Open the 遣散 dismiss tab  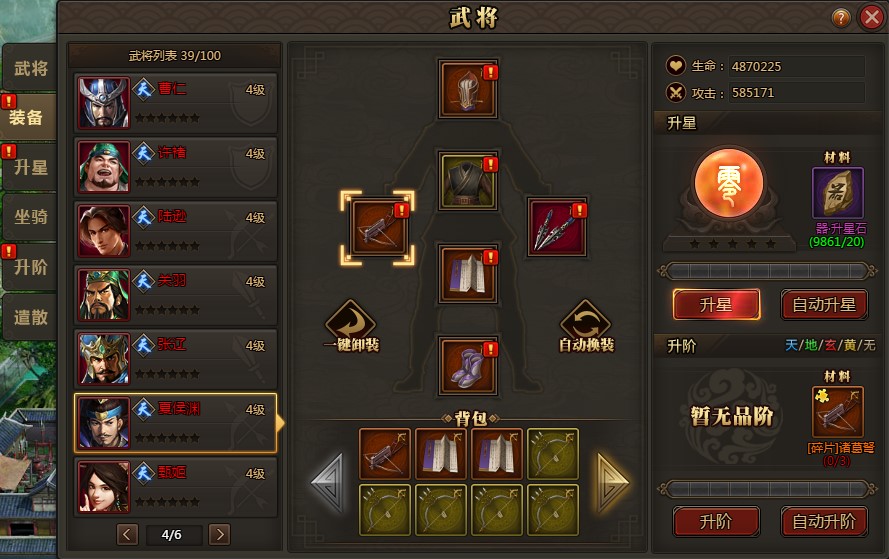pyautogui.click(x=30, y=318)
